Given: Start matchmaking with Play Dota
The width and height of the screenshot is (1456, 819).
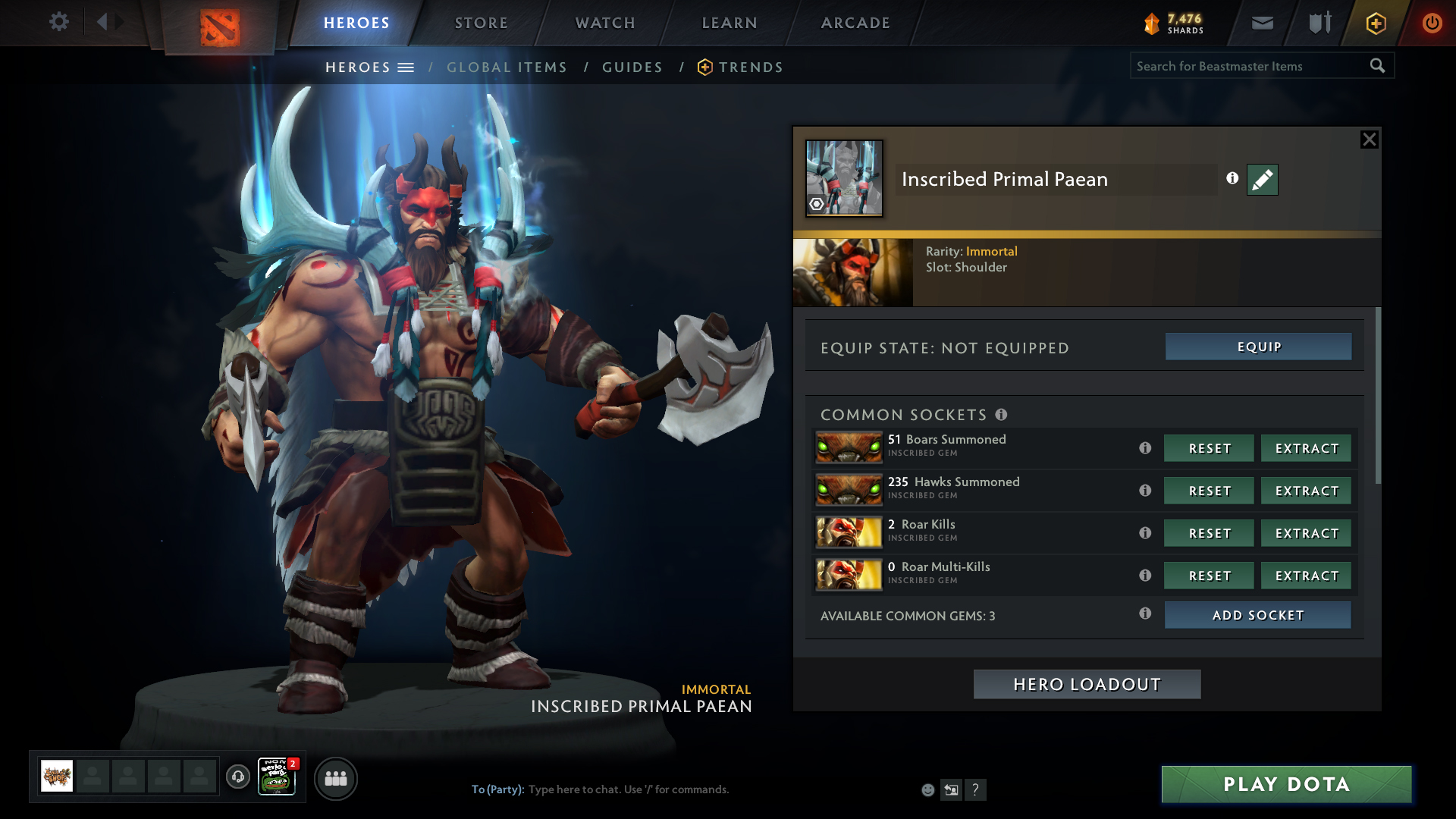Looking at the screenshot, I should 1286,784.
